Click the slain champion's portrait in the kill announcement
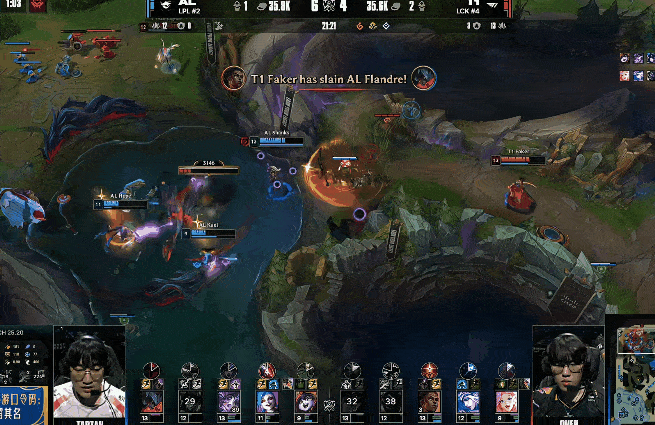Viewport: 655px width, 425px height. 422,77
